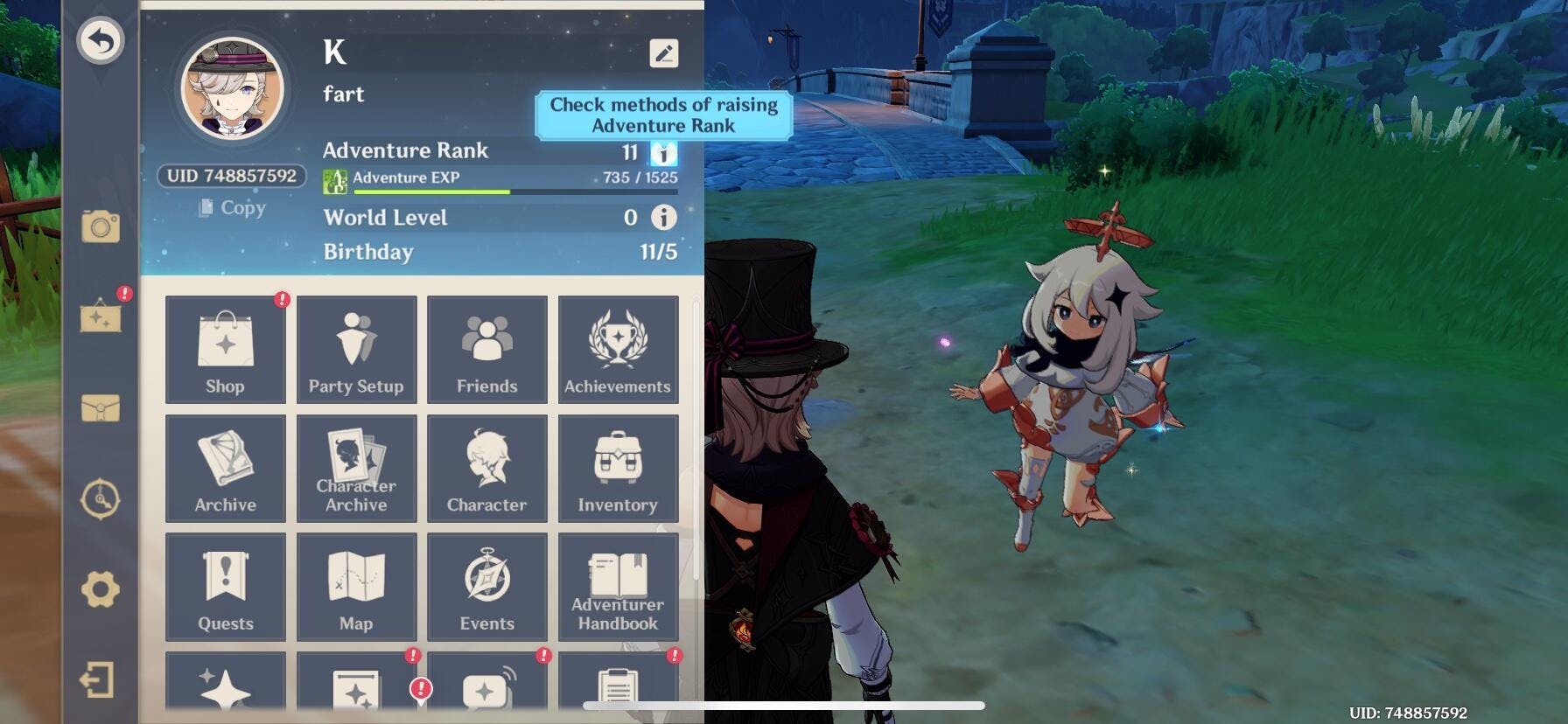The width and height of the screenshot is (1568, 724).
Task: Close the menu with the back arrow
Action: (x=101, y=41)
